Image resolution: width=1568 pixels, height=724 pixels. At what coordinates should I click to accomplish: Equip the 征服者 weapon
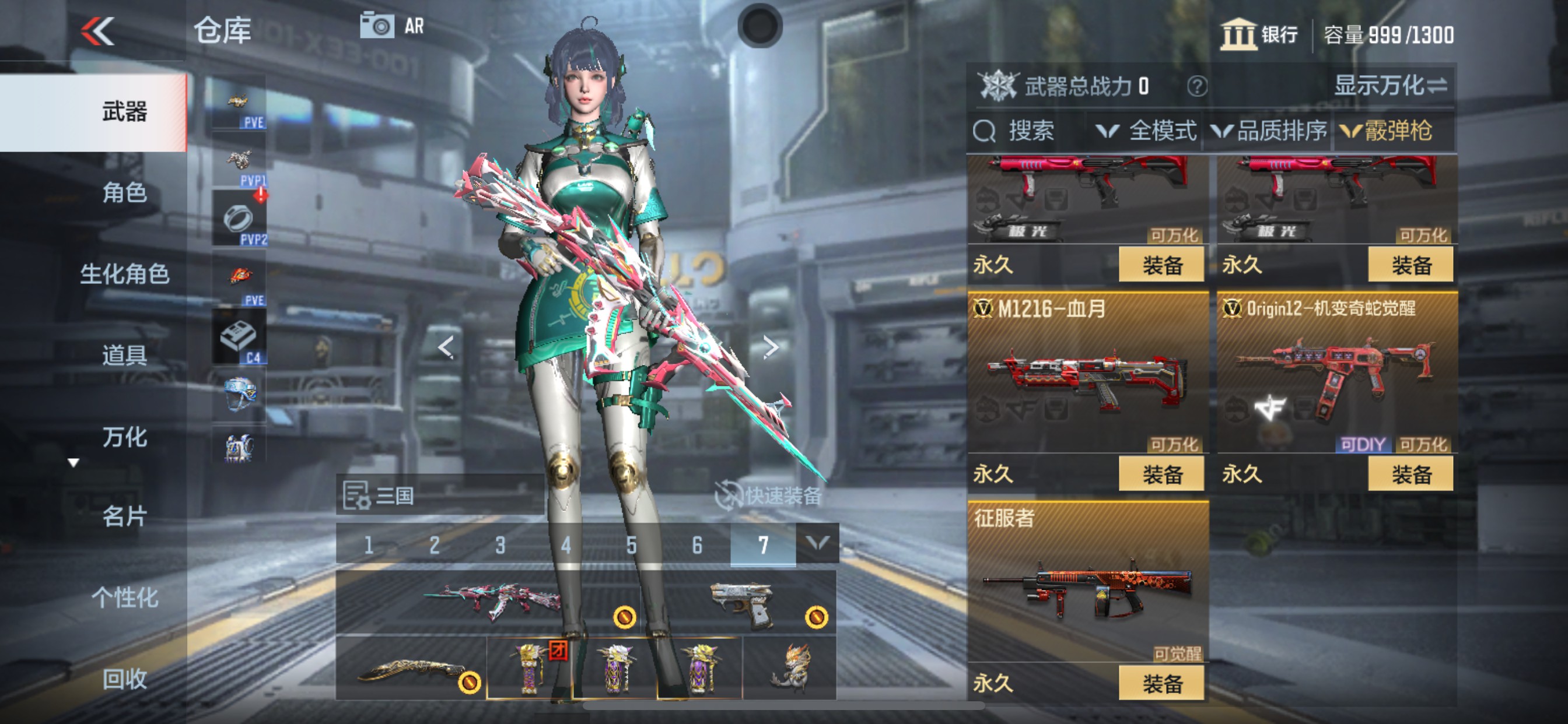click(x=1163, y=682)
